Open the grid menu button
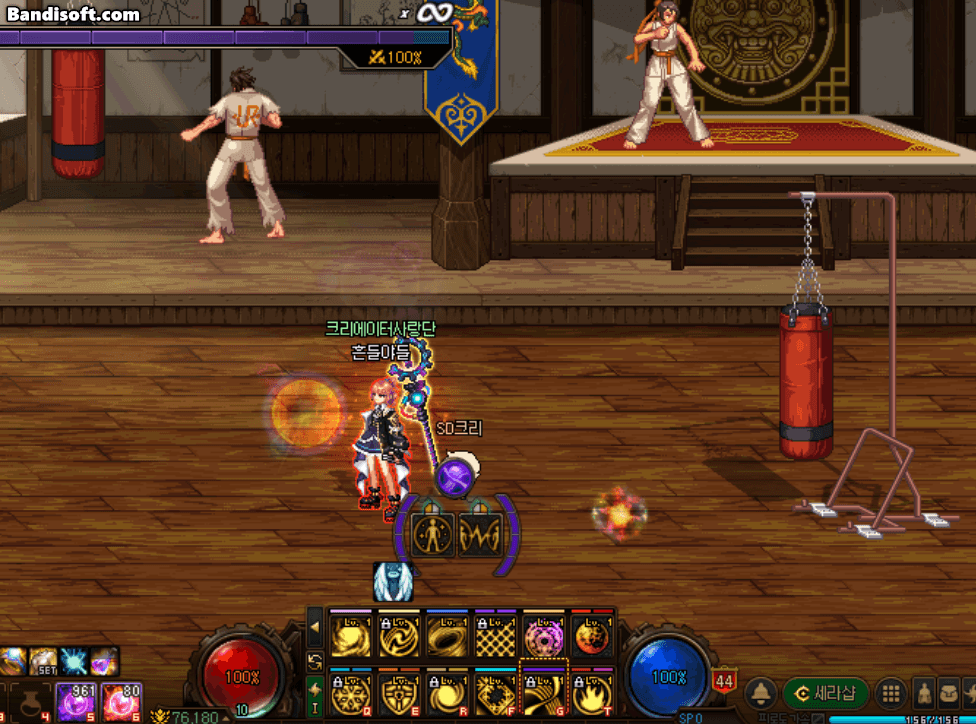 pos(889,693)
